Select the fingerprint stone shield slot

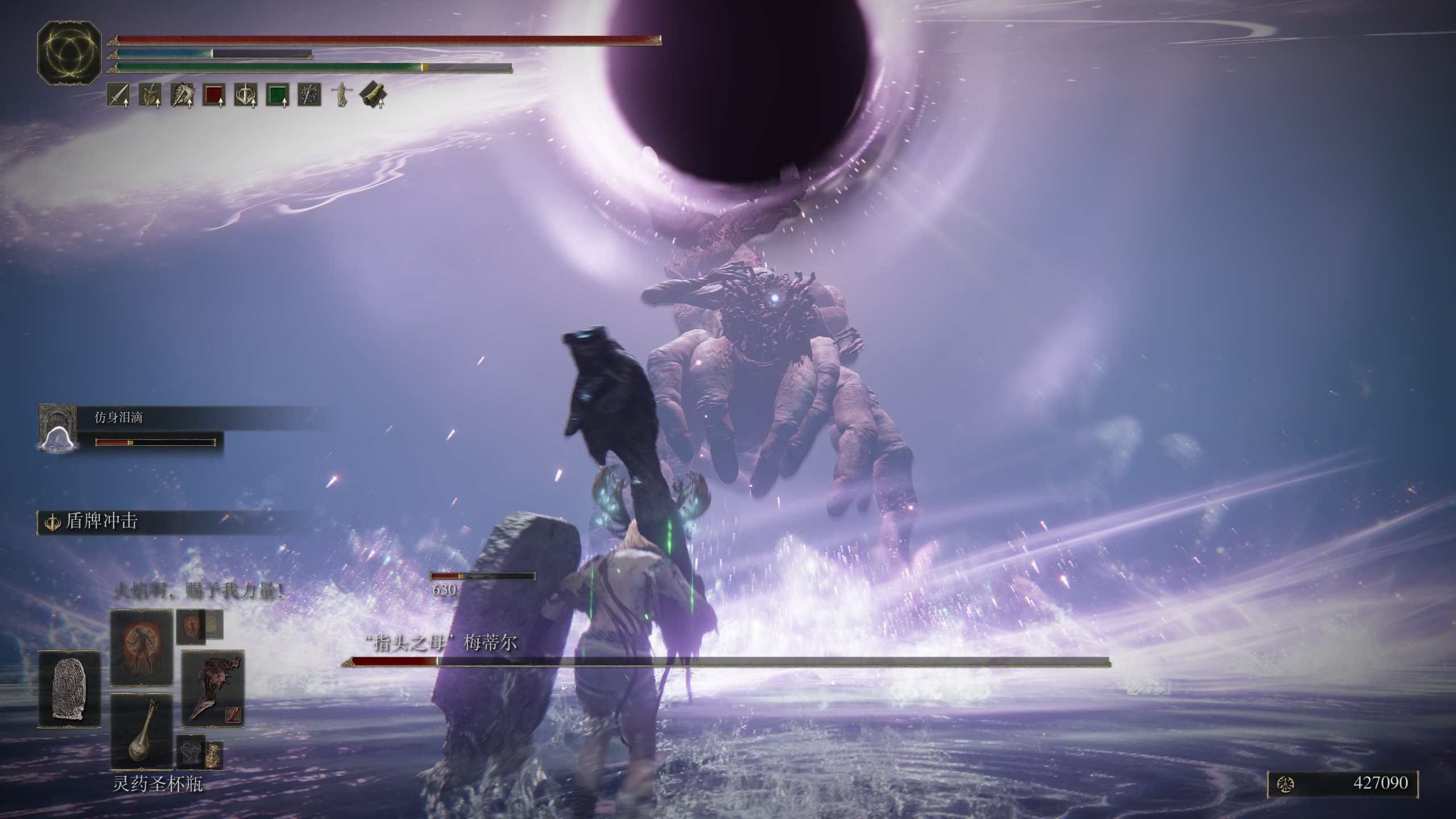point(69,689)
